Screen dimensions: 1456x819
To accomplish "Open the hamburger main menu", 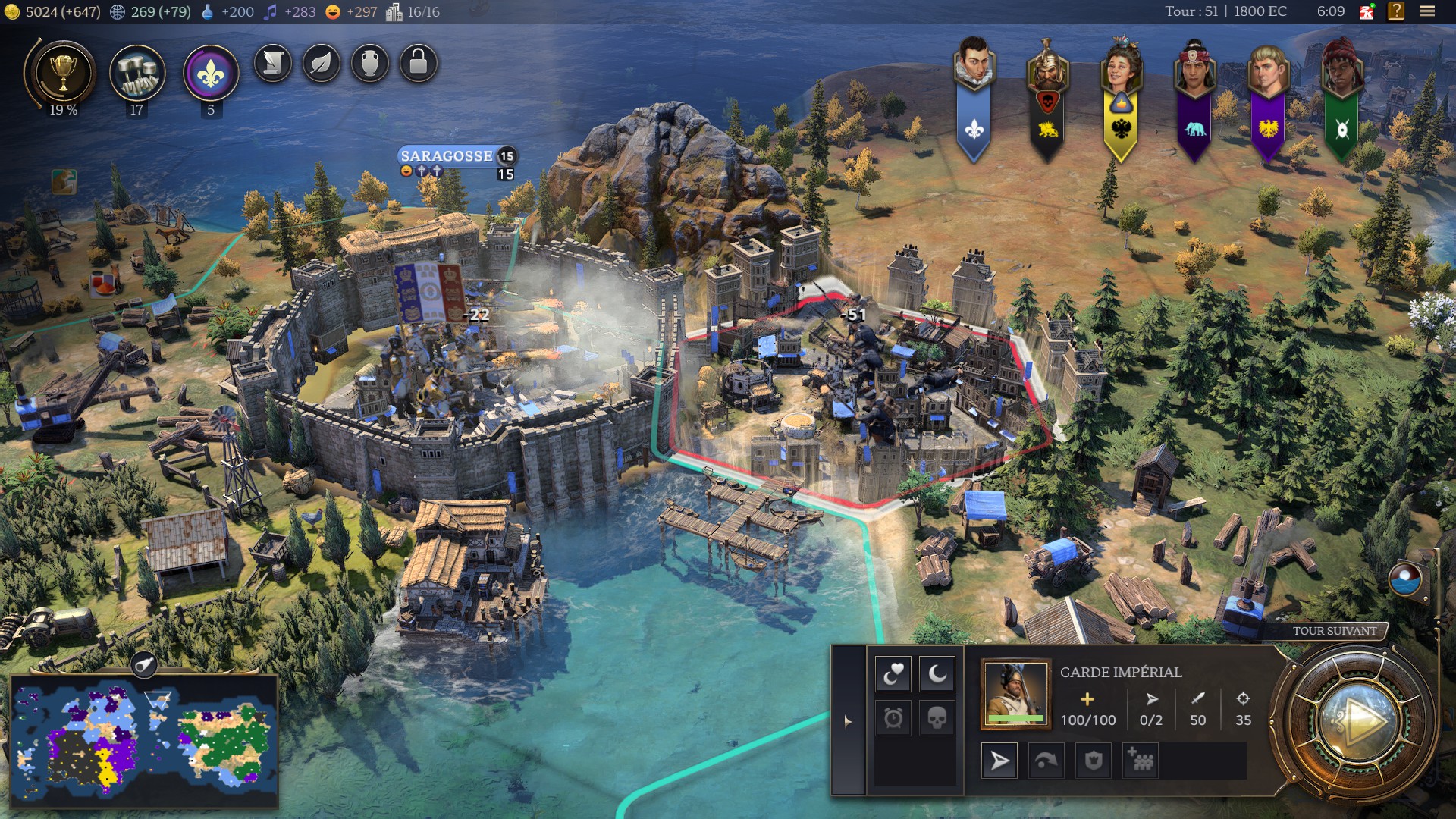I will tap(1427, 11).
